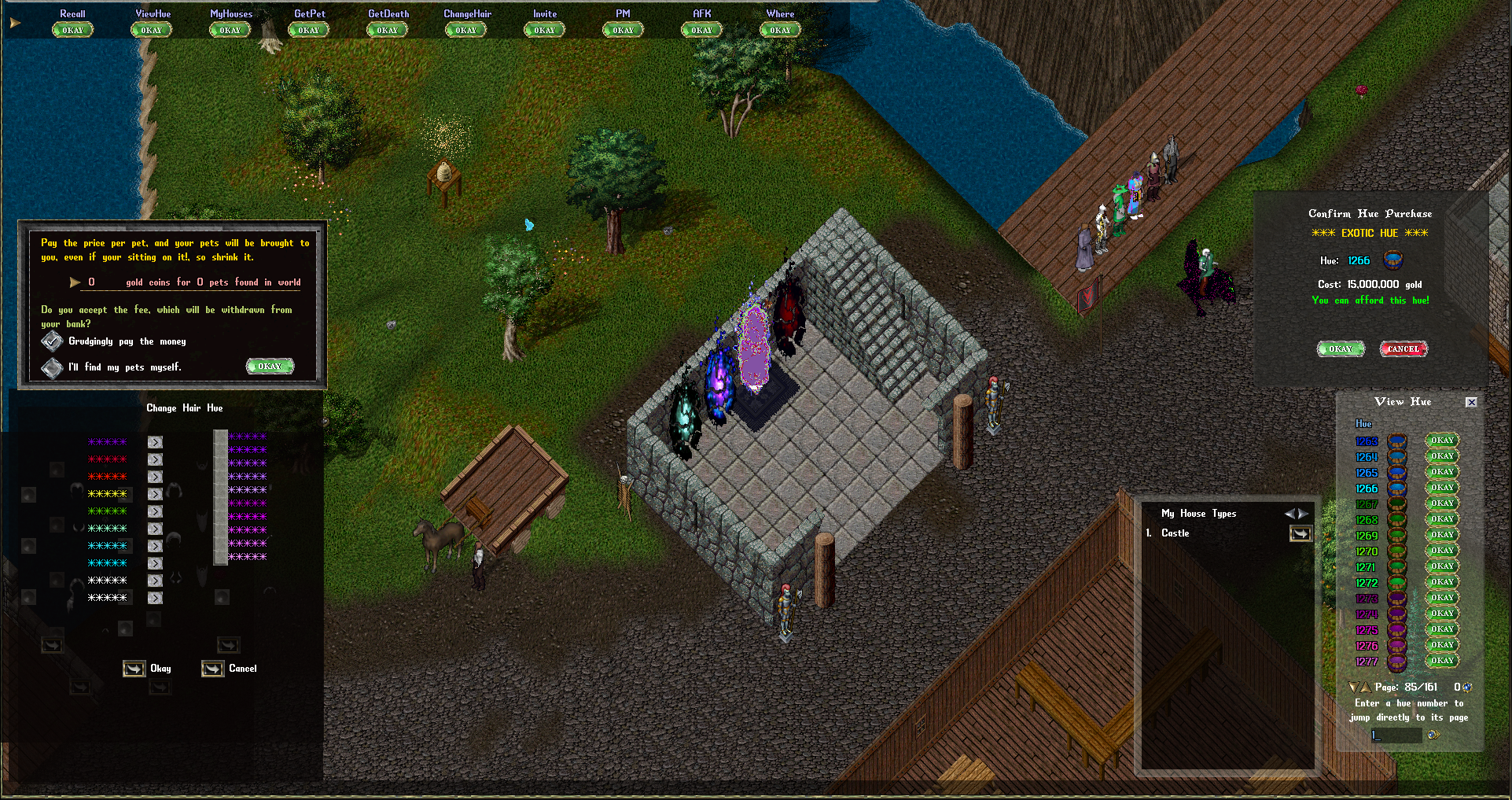Click the yellow arrow icon left of the macro bar
The width and height of the screenshot is (1512, 800).
point(14,21)
